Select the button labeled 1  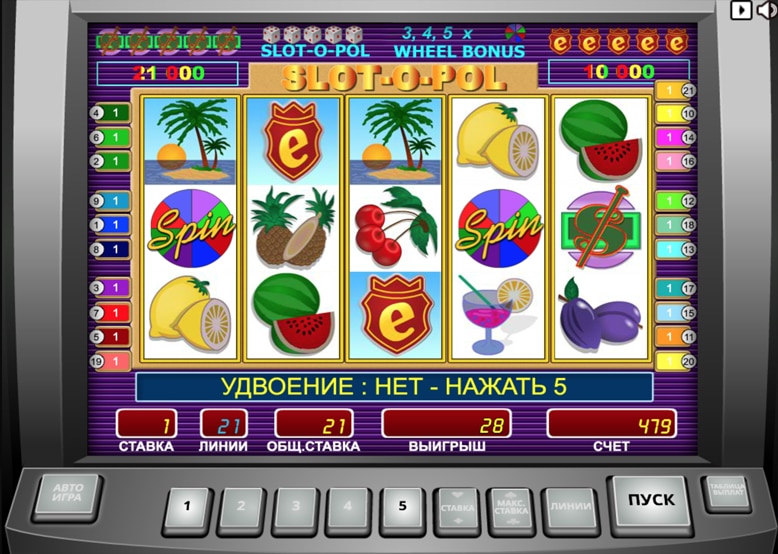[188, 506]
